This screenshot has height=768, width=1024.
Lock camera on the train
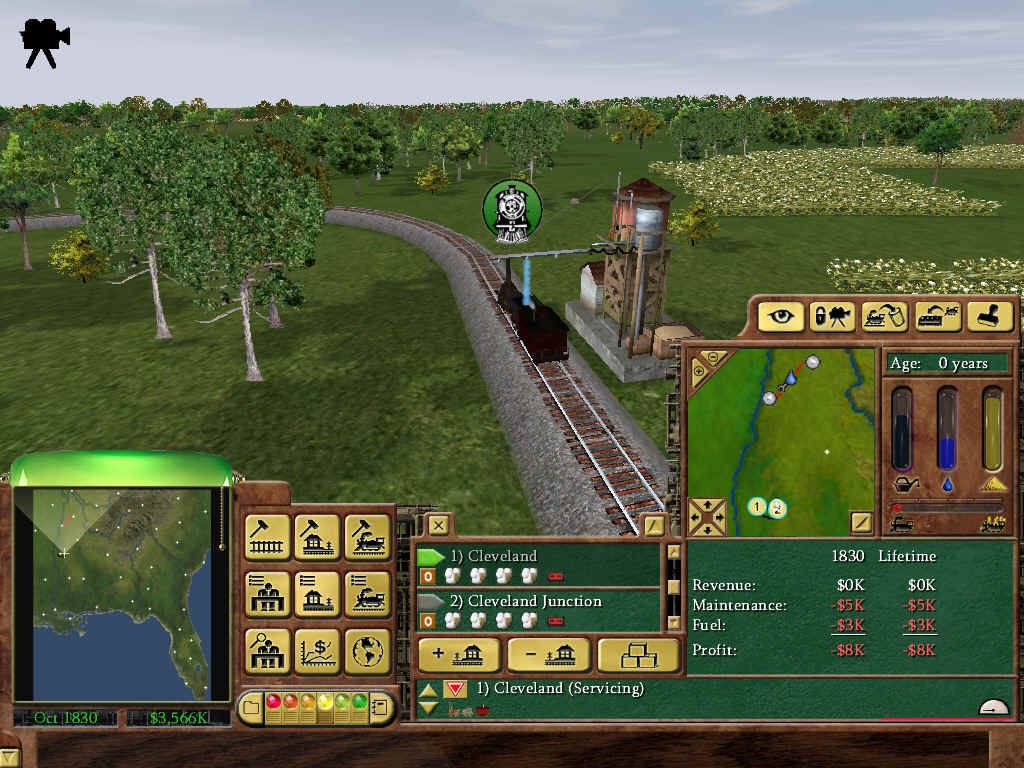[x=833, y=317]
